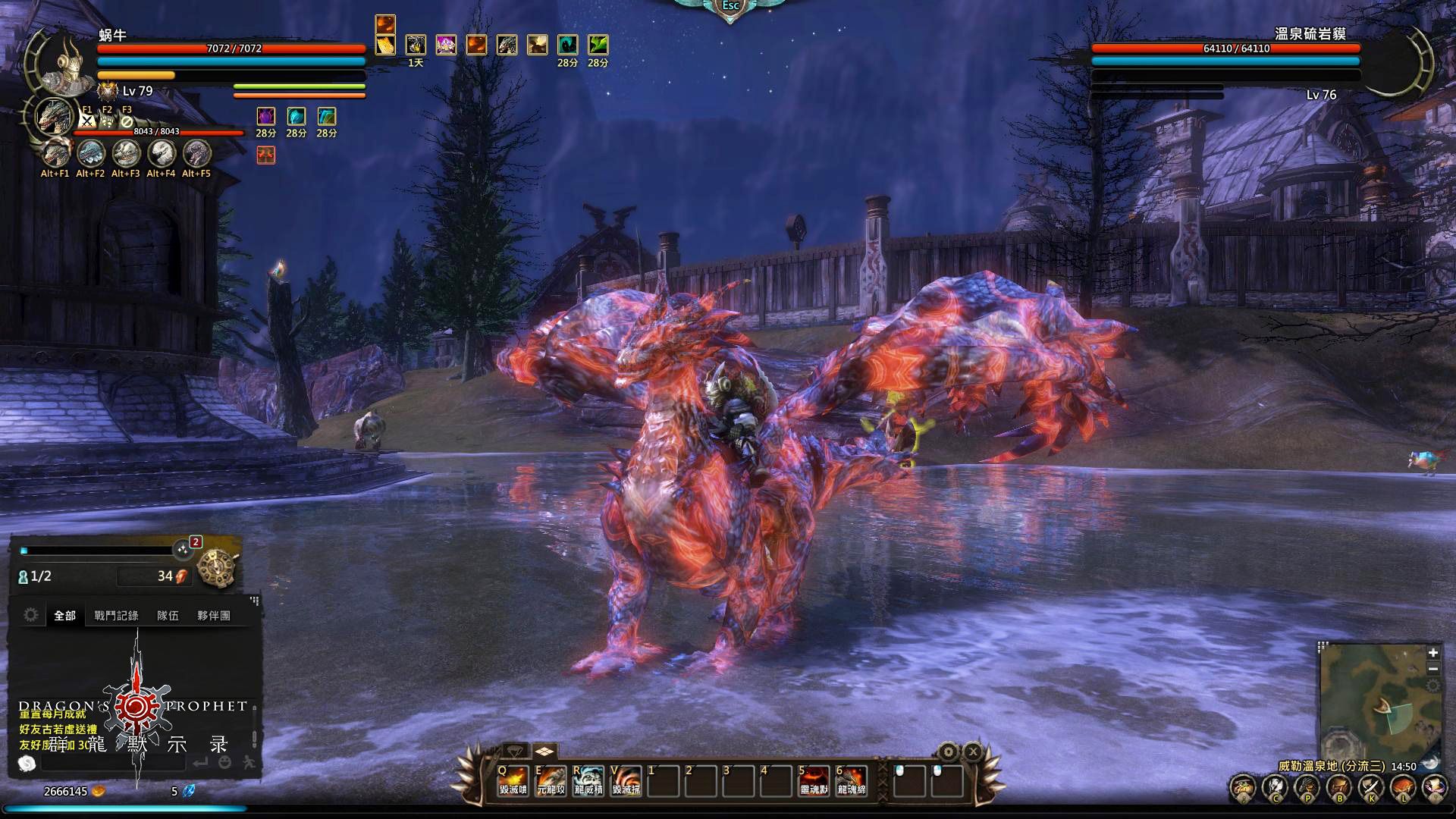The width and height of the screenshot is (1456, 819).
Task: Open the emoticon smiley in chat
Action: click(225, 763)
